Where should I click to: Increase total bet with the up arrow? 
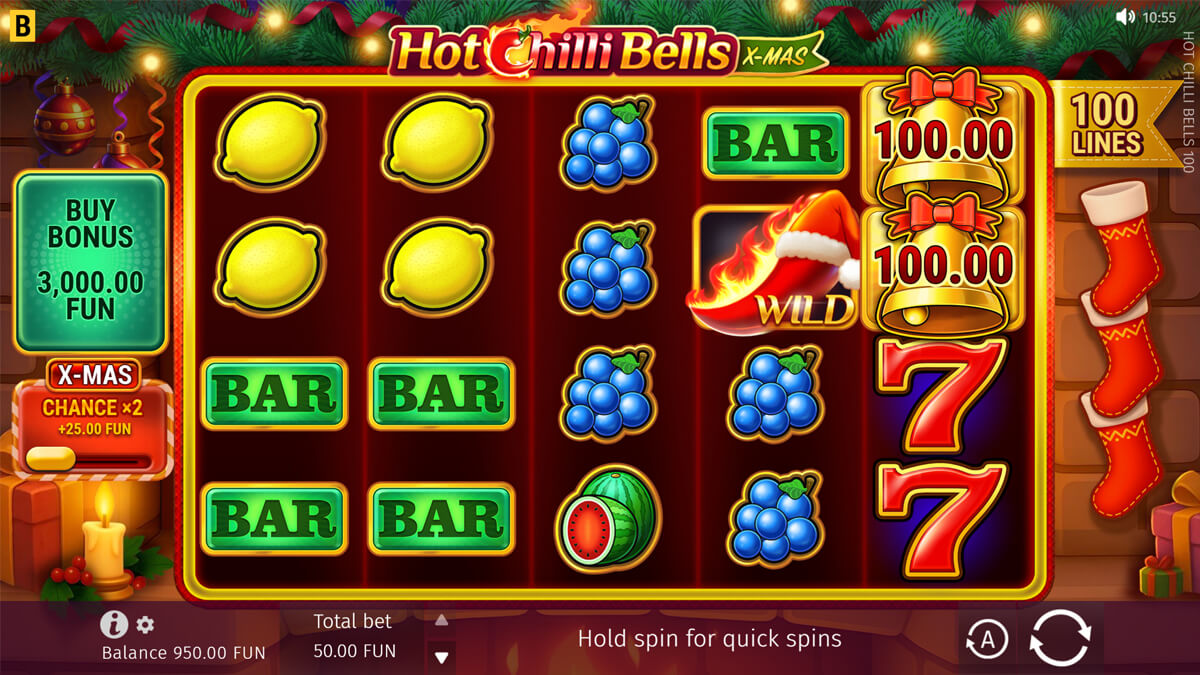coord(441,620)
